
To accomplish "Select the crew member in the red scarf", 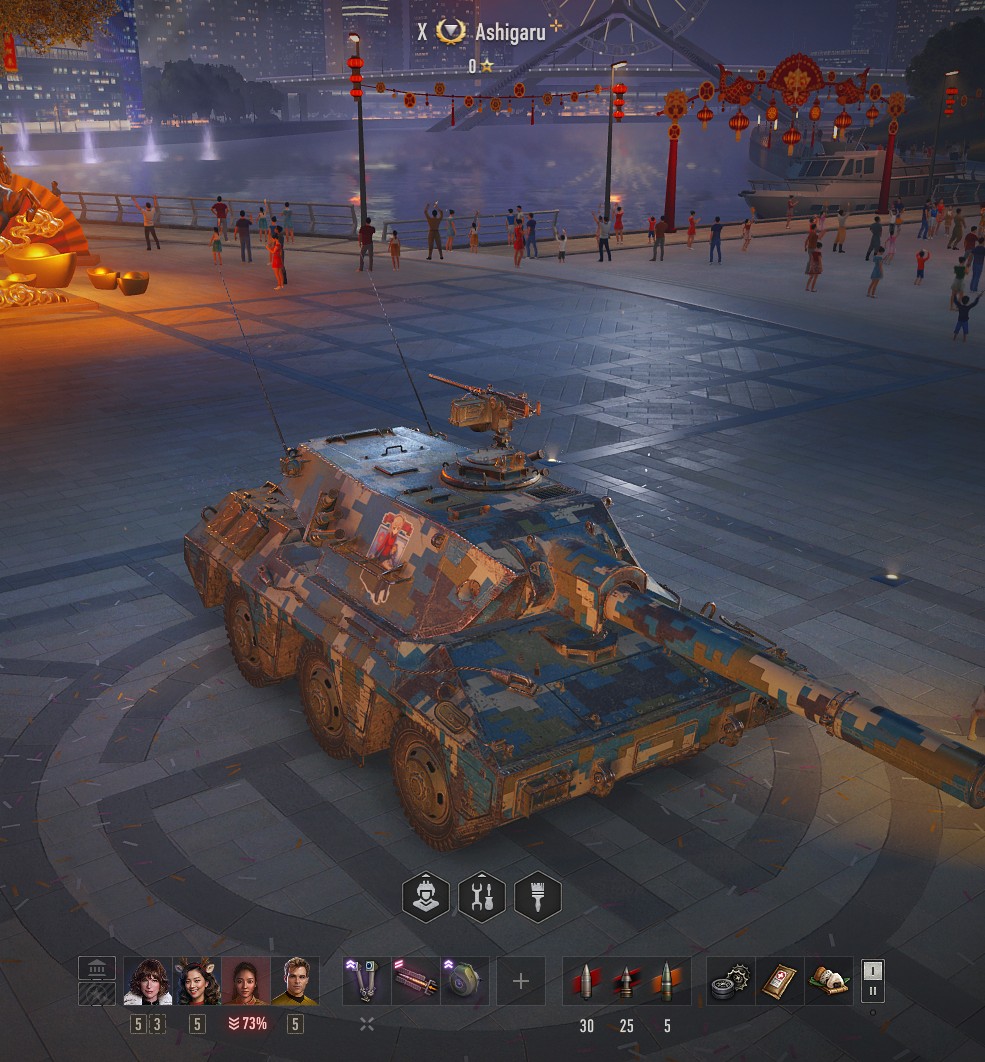I will coord(147,981).
